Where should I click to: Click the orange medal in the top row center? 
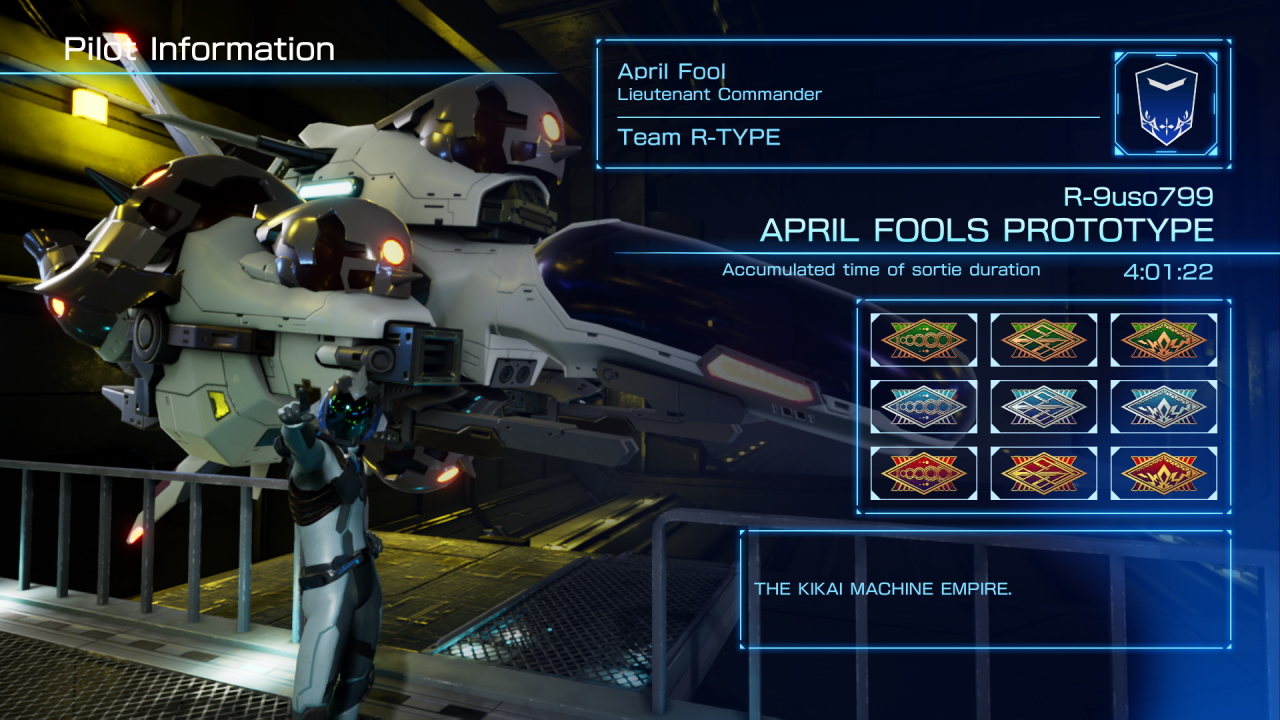[x=1043, y=340]
